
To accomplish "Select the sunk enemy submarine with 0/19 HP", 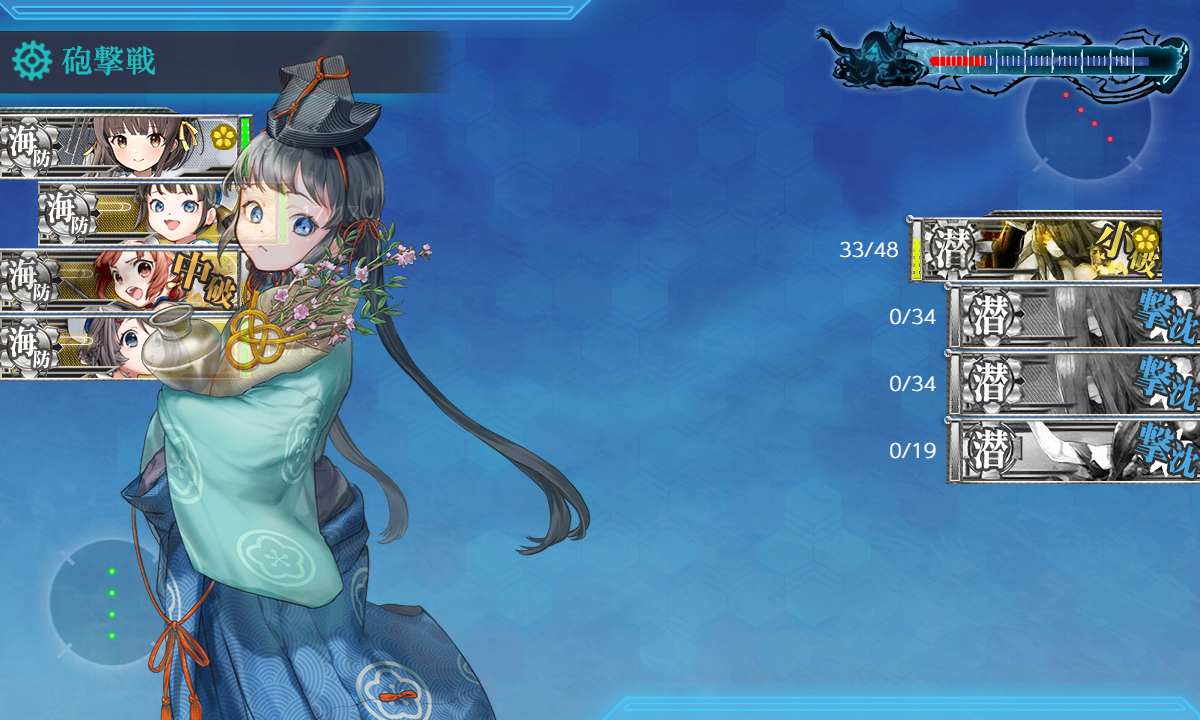I will pos(1073,451).
